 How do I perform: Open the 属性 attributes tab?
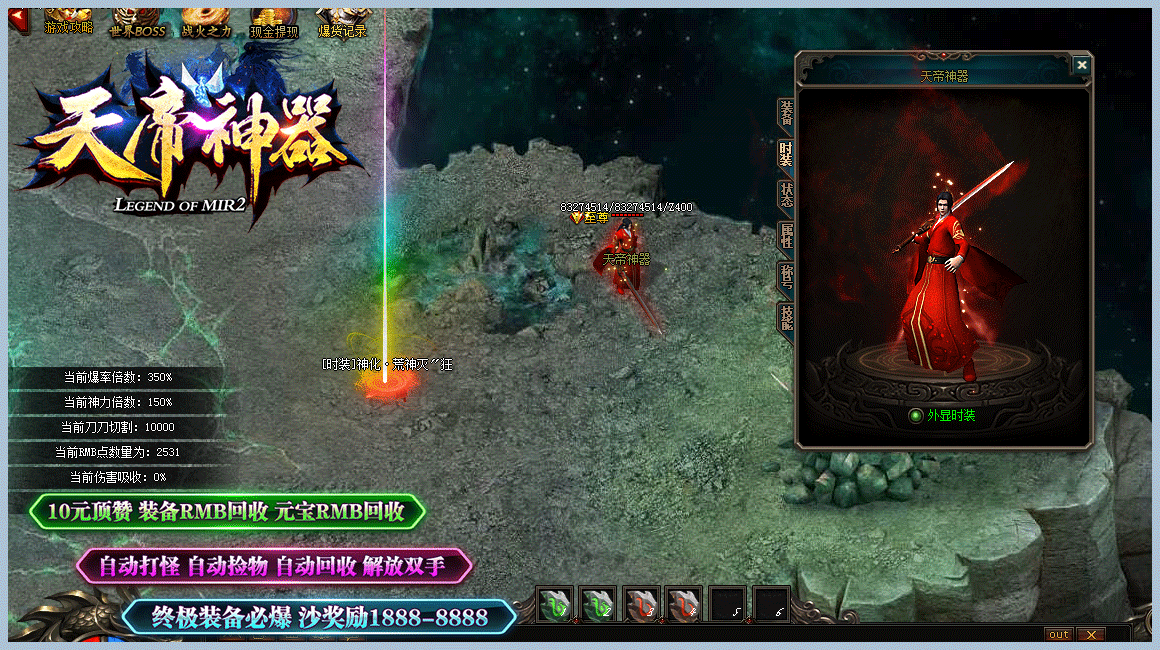pos(786,236)
